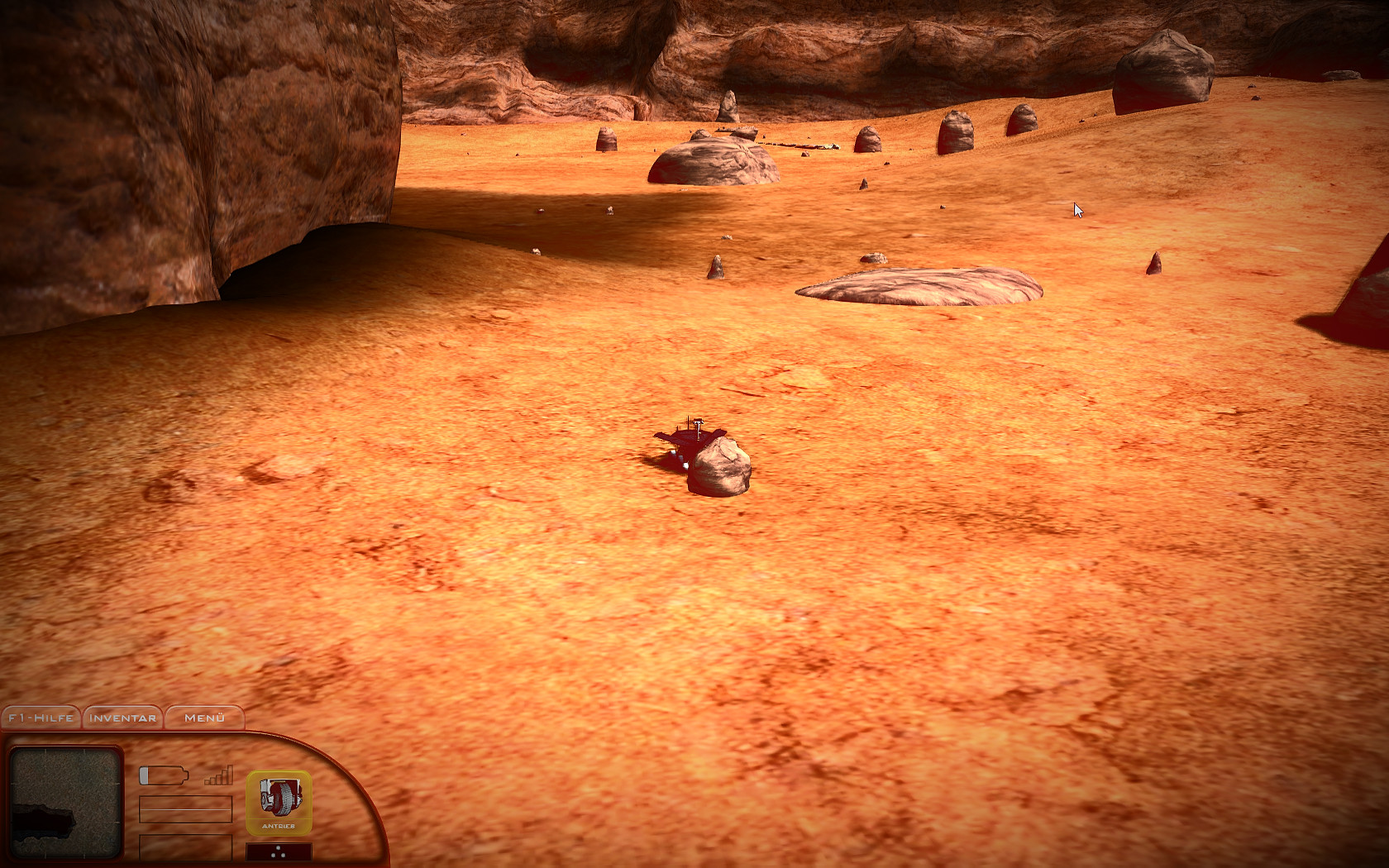
Task: Open the Inventar tab
Action: coord(122,718)
